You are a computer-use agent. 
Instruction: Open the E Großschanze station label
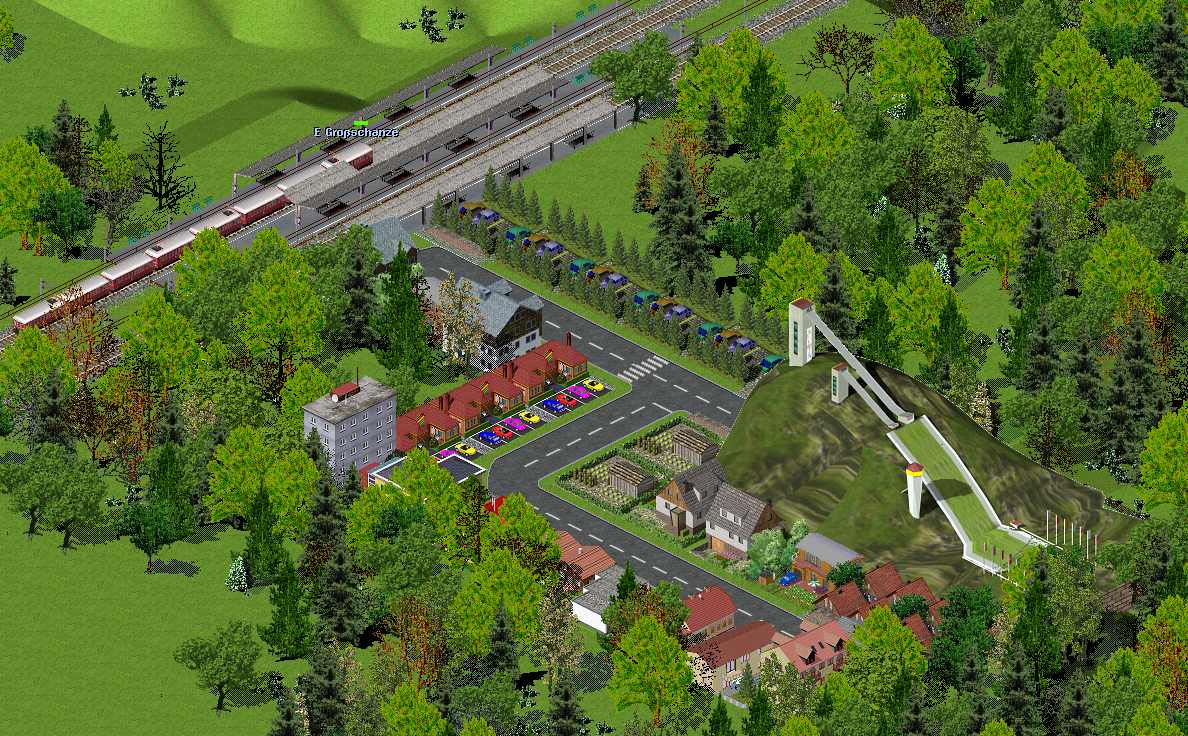356,132
